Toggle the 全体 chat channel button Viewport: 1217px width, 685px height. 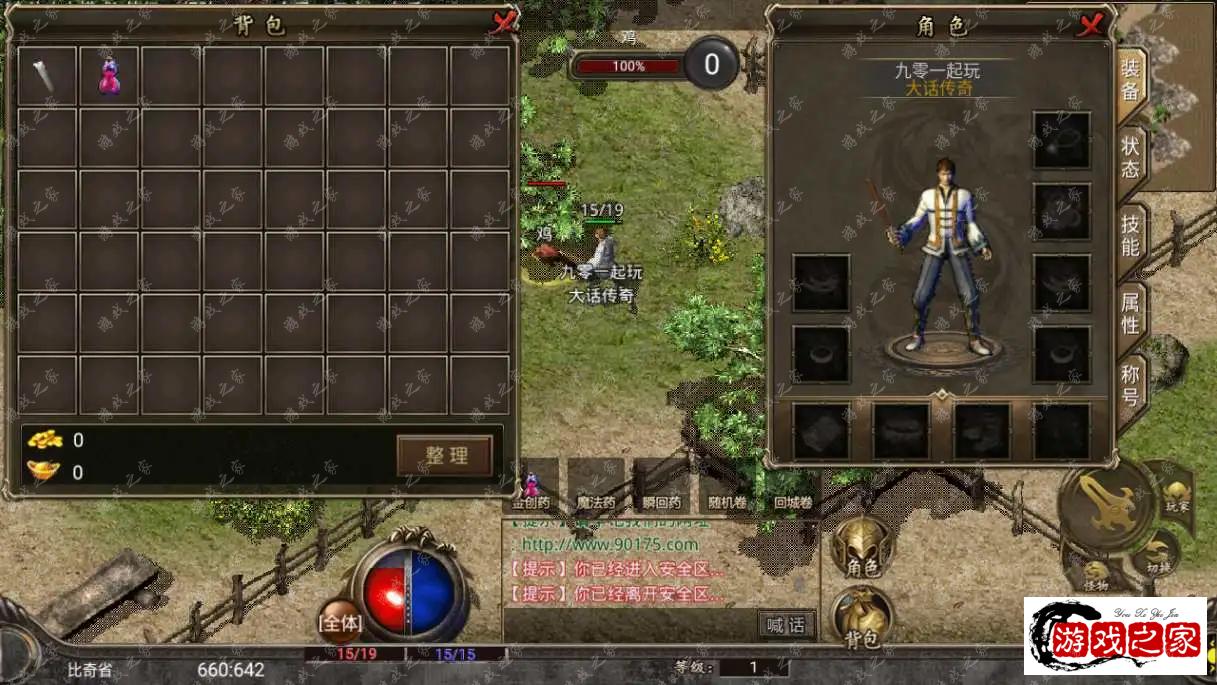pyautogui.click(x=340, y=622)
